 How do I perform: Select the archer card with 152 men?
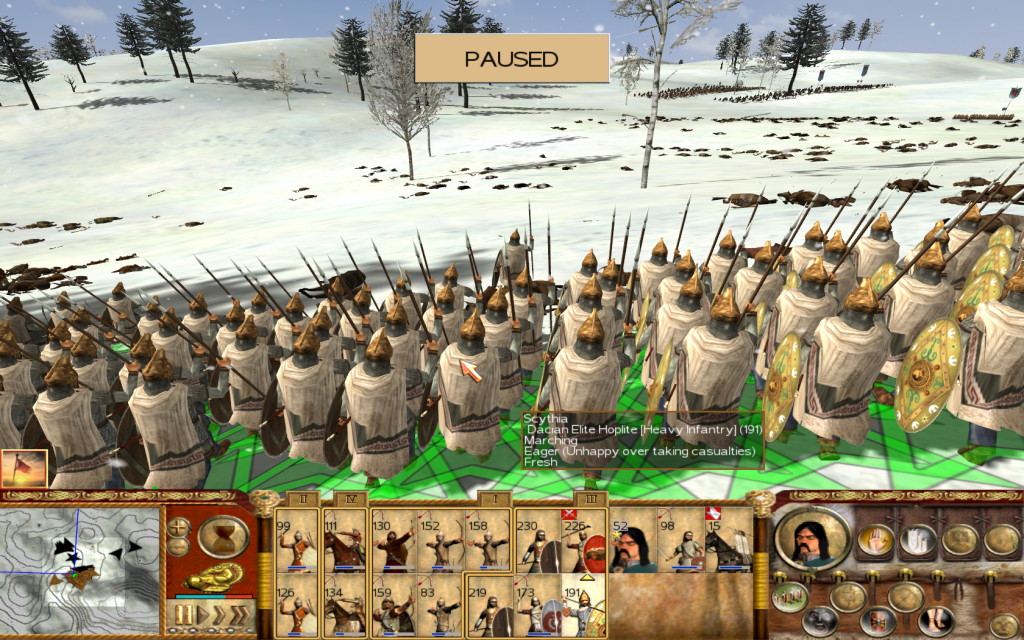coord(441,540)
